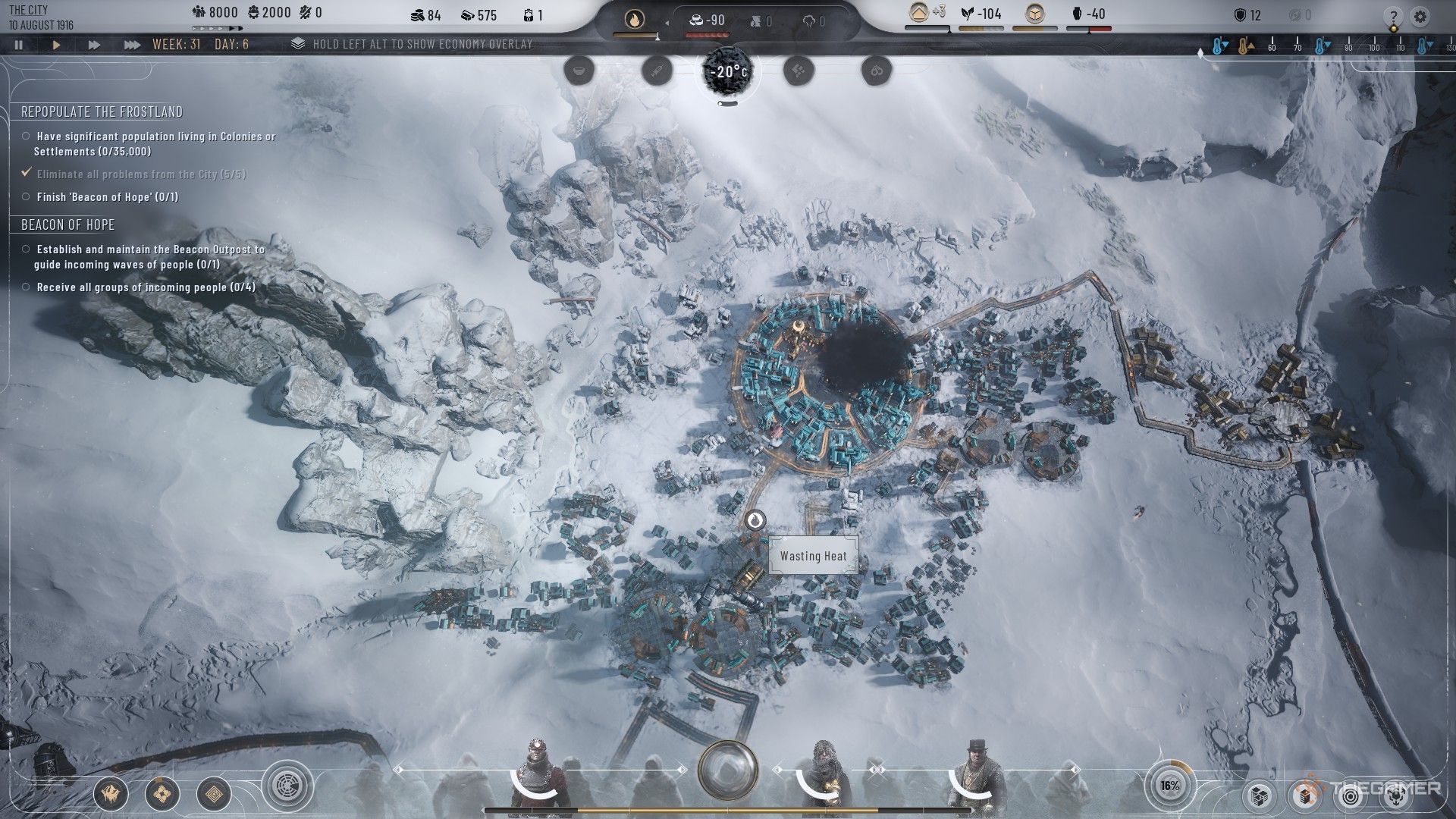The height and width of the screenshot is (819, 1456).
Task: Open the central Council sphere button
Action: click(x=728, y=770)
